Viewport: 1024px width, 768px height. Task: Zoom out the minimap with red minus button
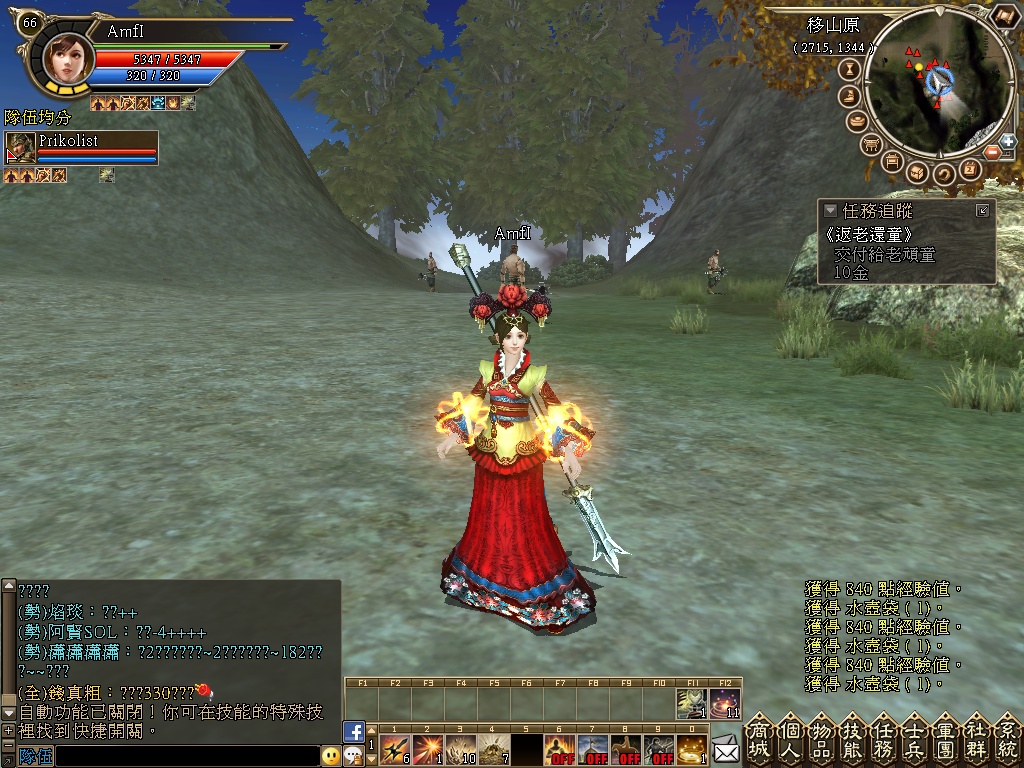pos(991,152)
